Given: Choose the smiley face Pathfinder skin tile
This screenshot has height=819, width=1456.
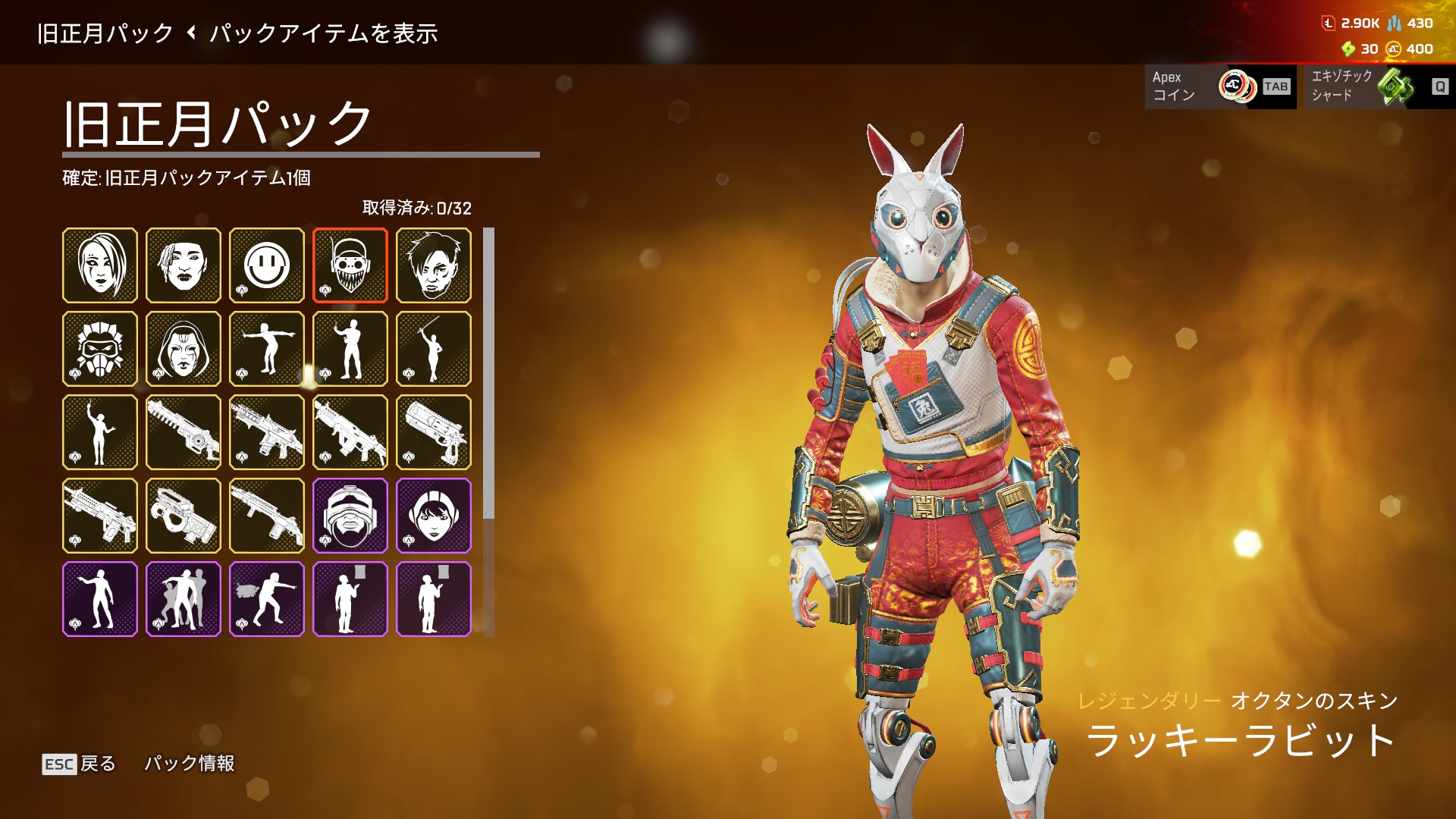Looking at the screenshot, I should click(x=267, y=265).
